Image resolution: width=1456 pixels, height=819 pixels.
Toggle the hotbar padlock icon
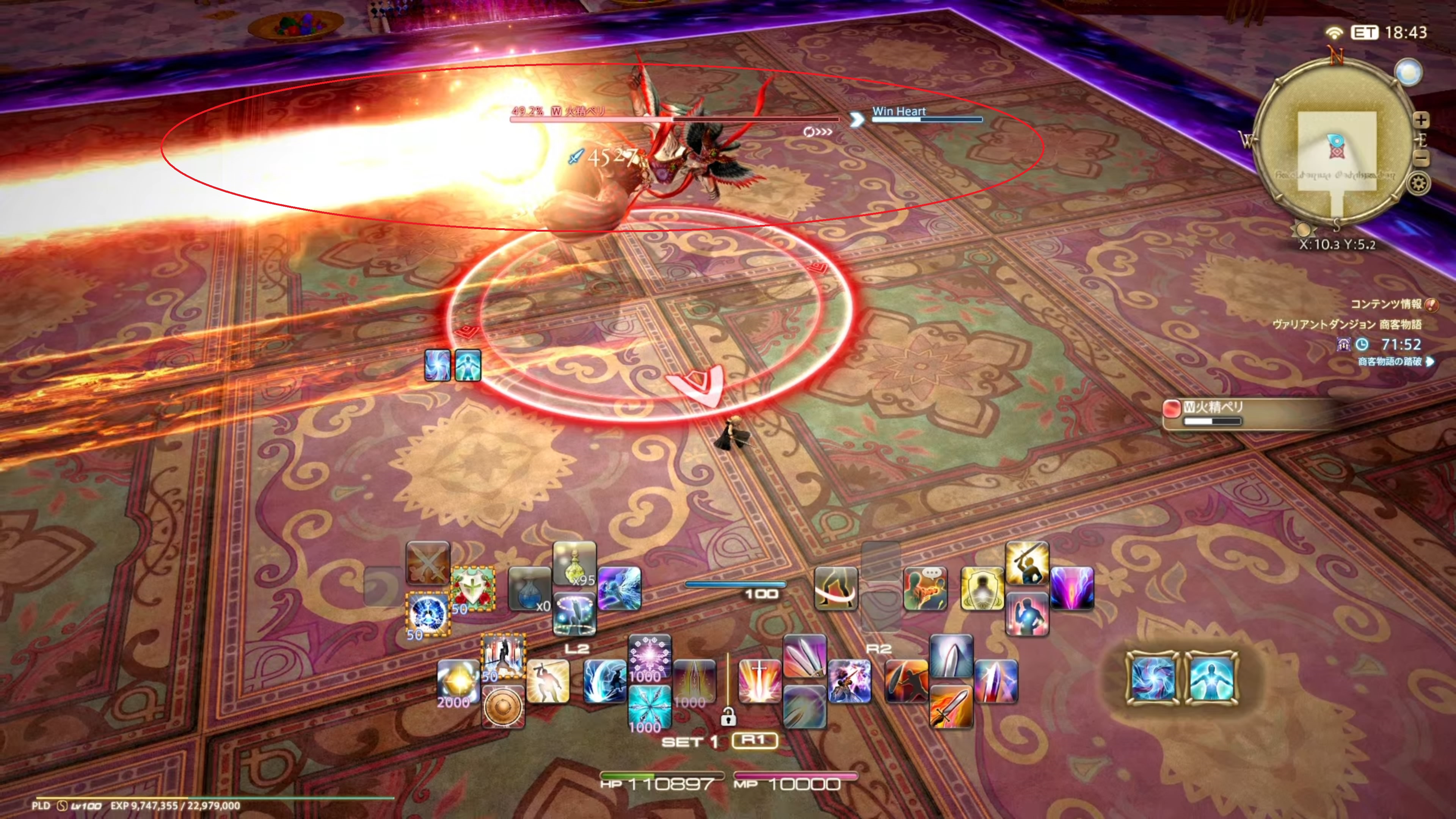point(728,717)
